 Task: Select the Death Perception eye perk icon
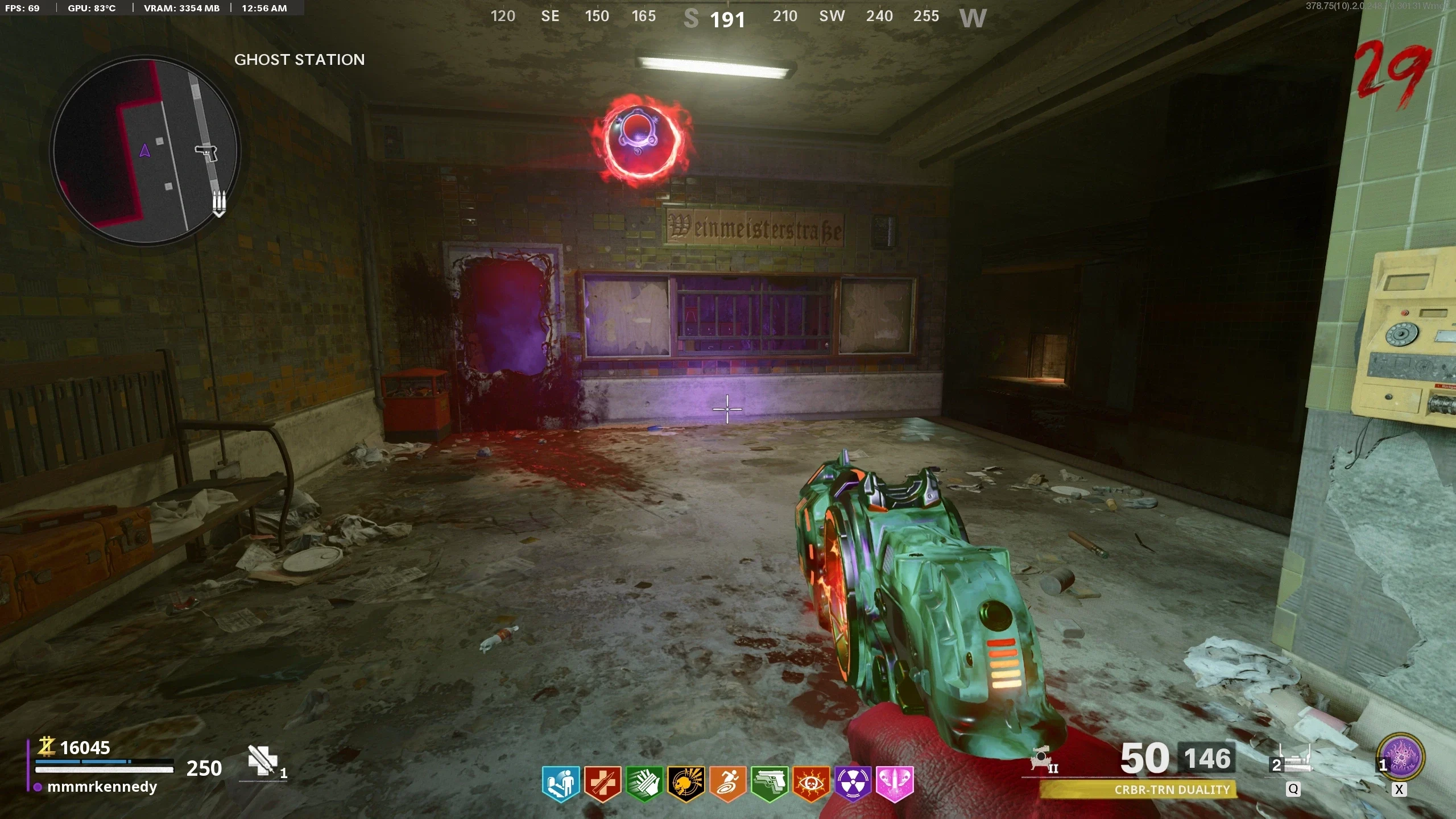[x=811, y=784]
